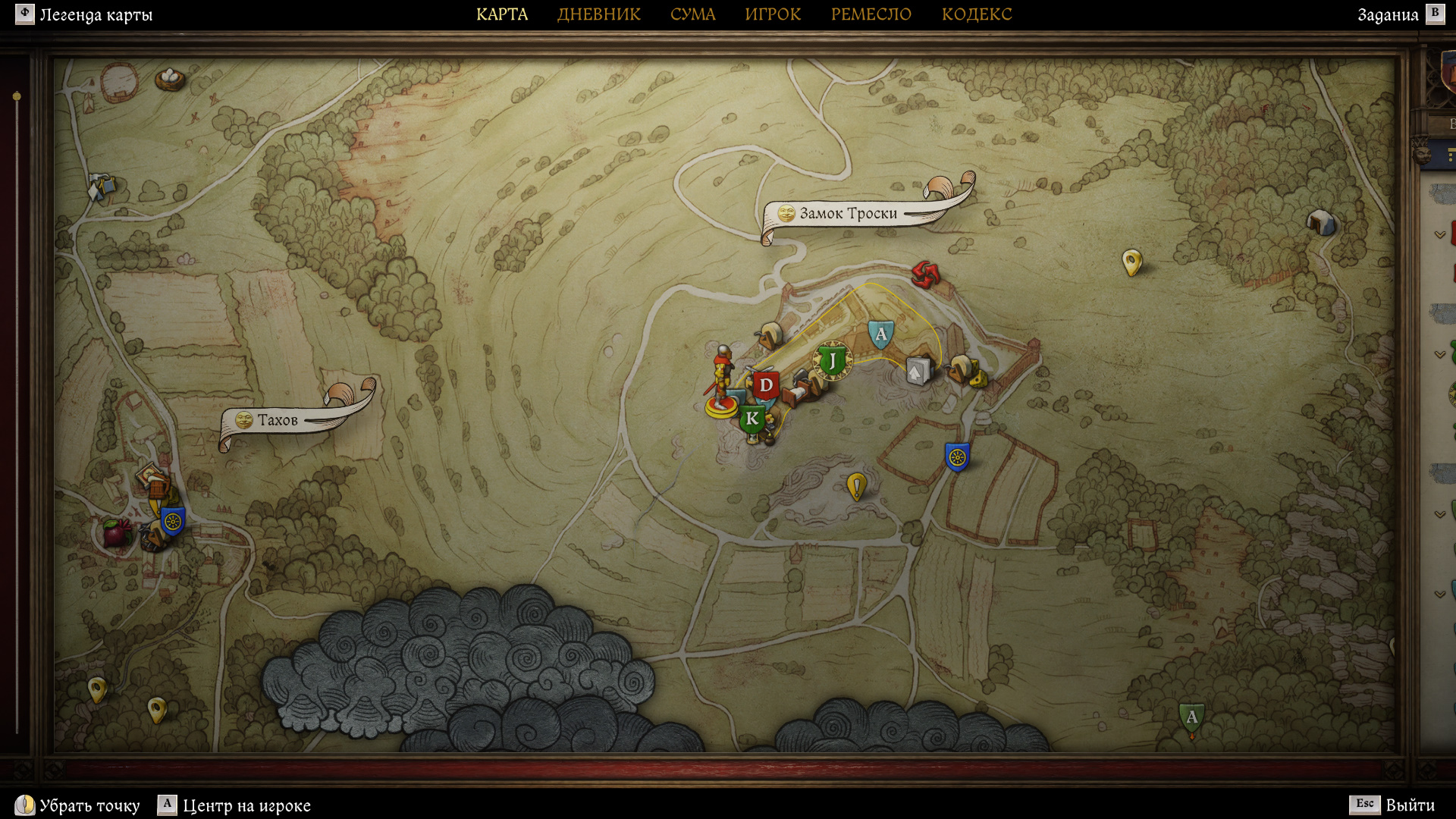Click the yellow exclamation point marker
The height and width of the screenshot is (819, 1456).
856,485
